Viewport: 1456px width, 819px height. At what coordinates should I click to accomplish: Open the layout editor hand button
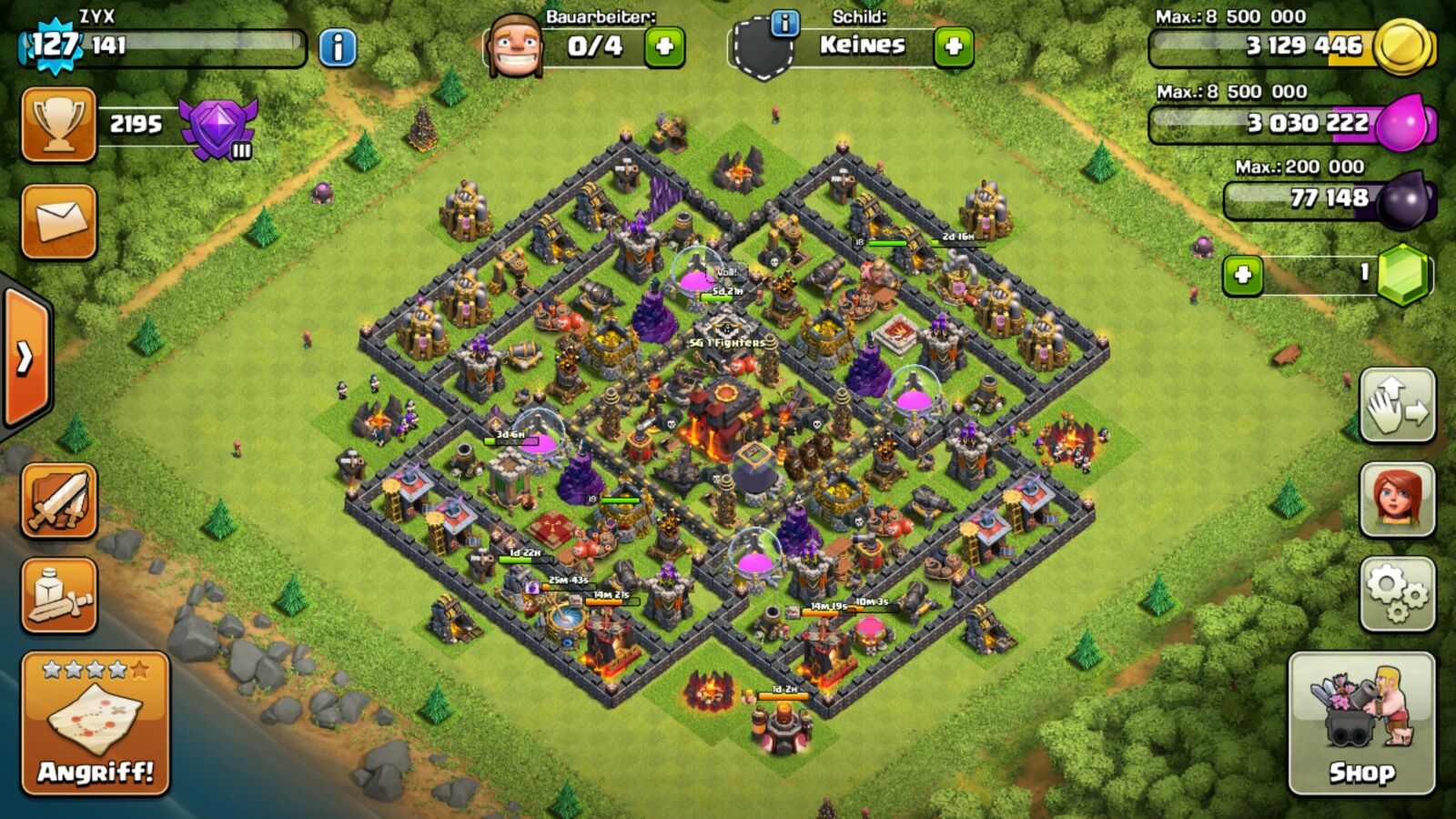click(1398, 406)
